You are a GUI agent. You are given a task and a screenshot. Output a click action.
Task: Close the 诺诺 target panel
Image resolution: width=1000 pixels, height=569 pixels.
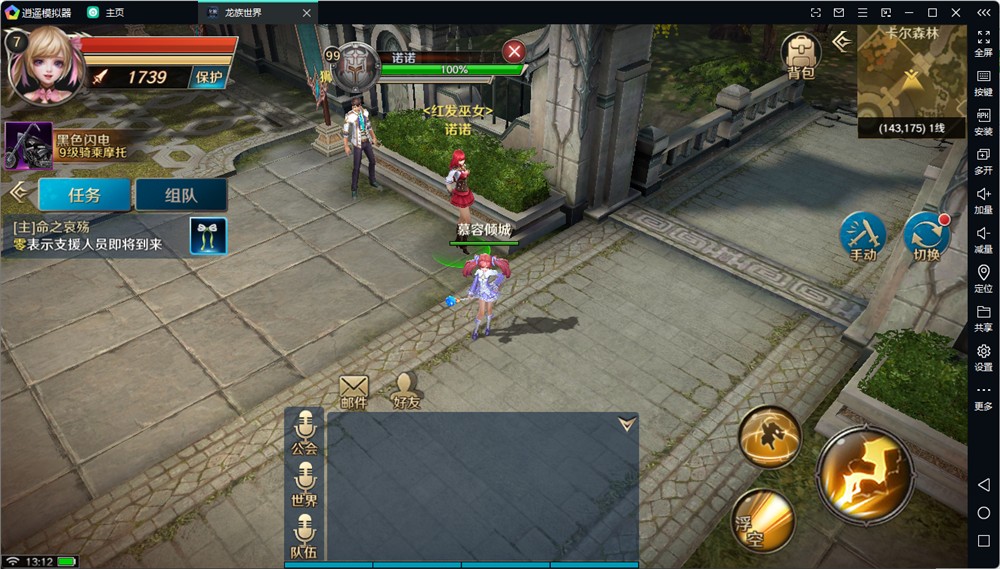tap(514, 52)
